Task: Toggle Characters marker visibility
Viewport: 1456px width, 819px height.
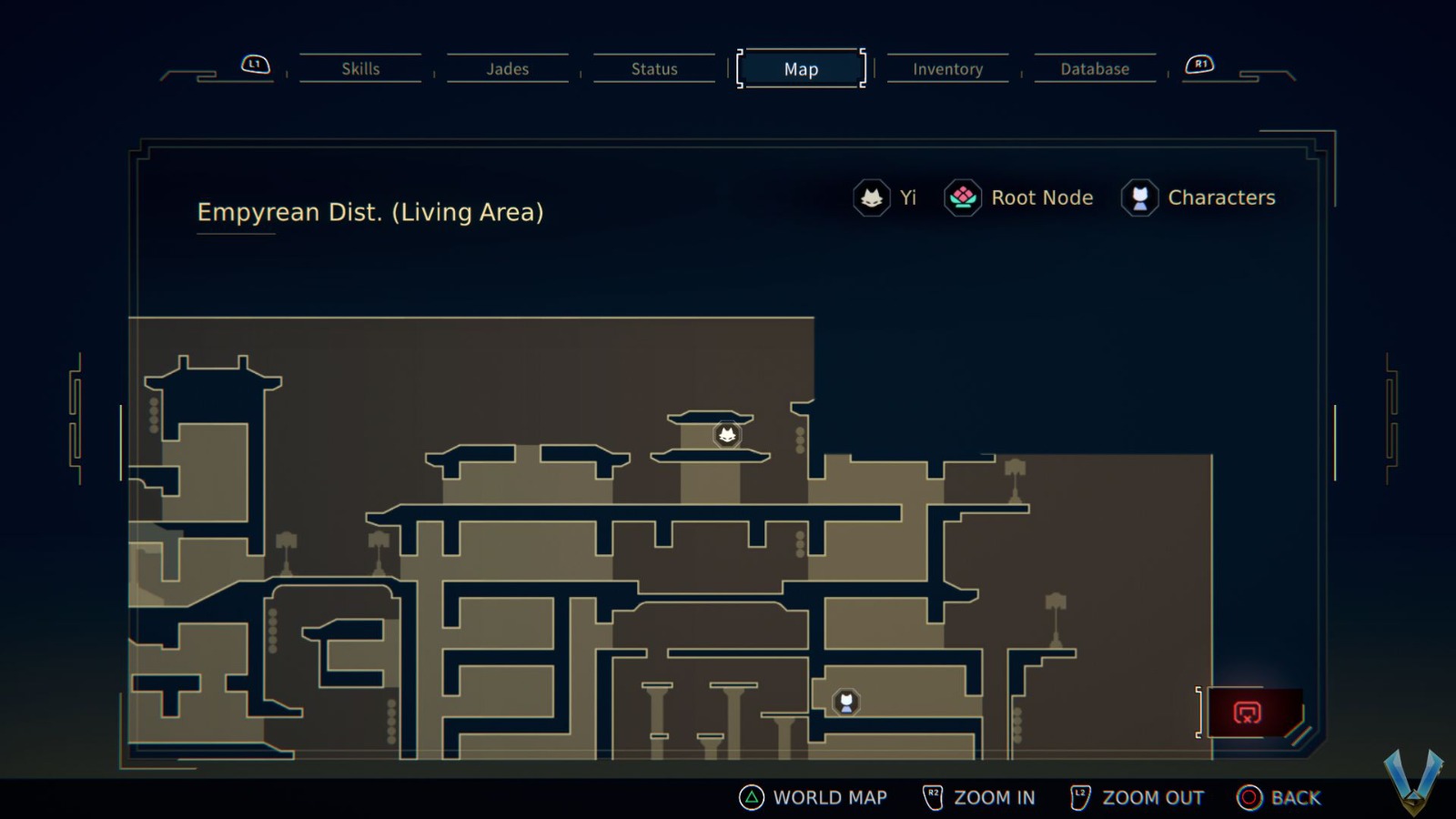Action: [x=1139, y=197]
